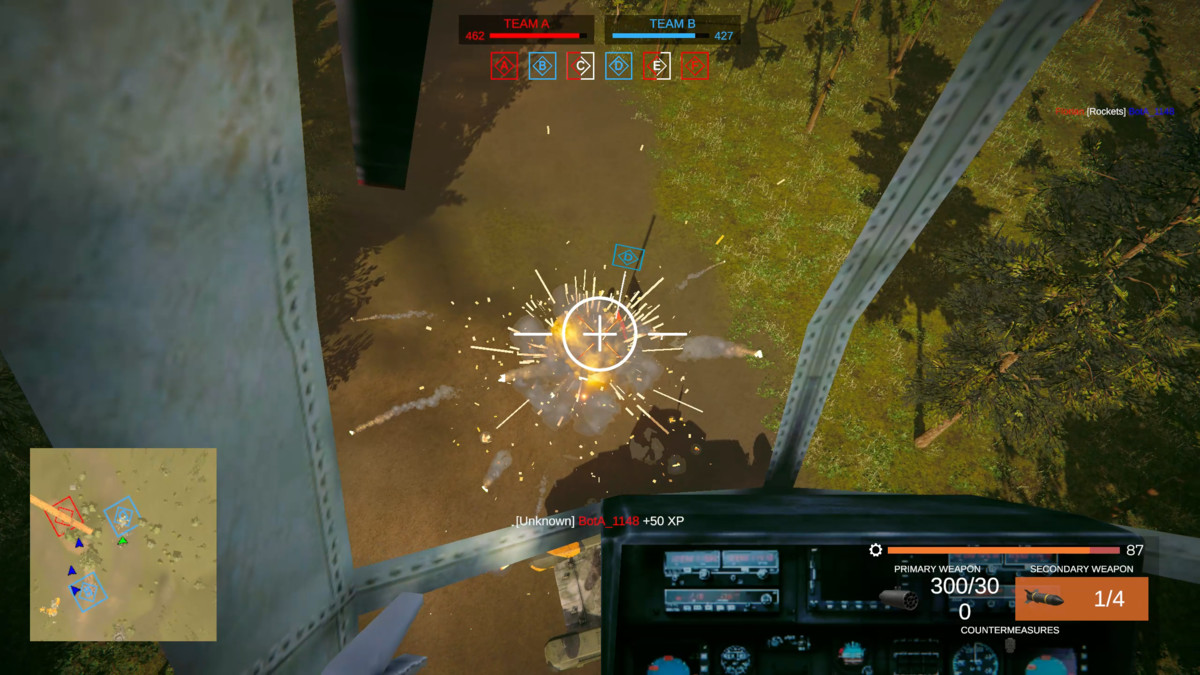Select red capture point F icon
The height and width of the screenshot is (675, 1200).
[695, 66]
